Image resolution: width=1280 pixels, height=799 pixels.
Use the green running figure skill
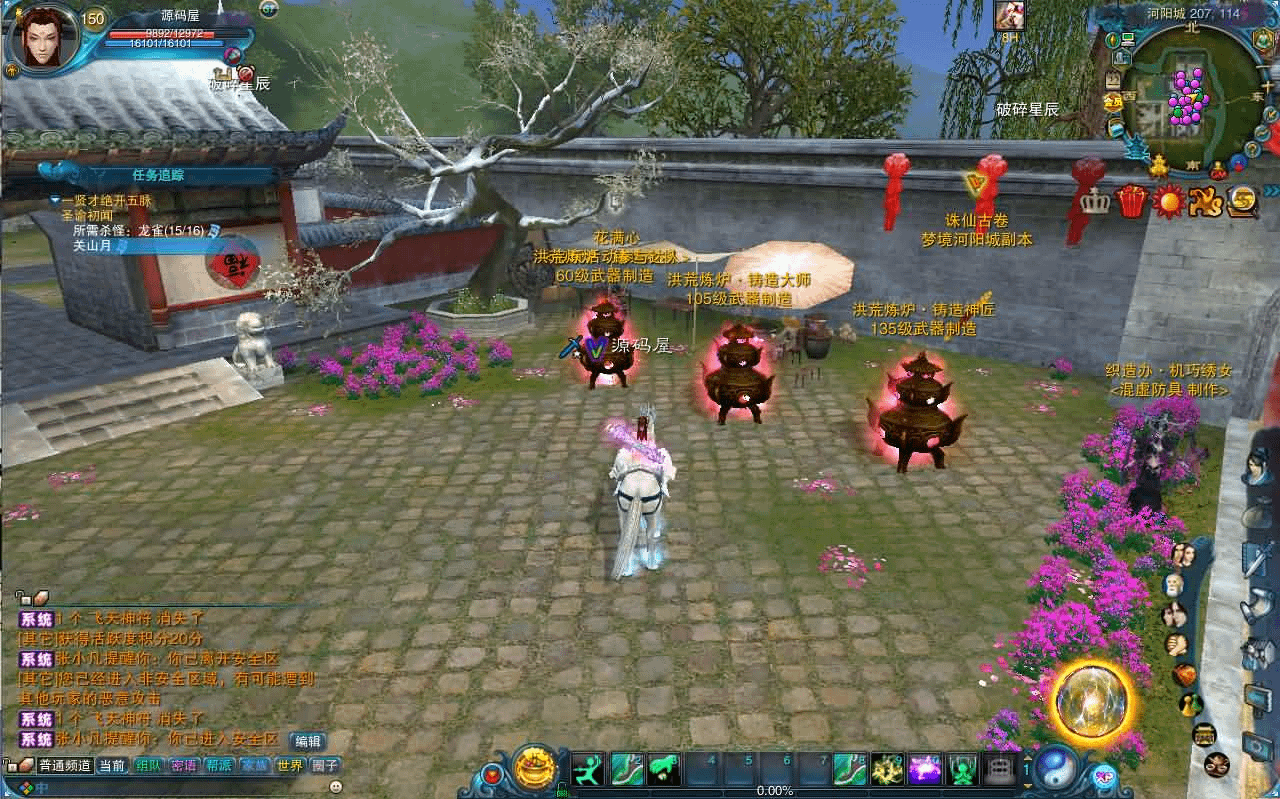coord(587,769)
